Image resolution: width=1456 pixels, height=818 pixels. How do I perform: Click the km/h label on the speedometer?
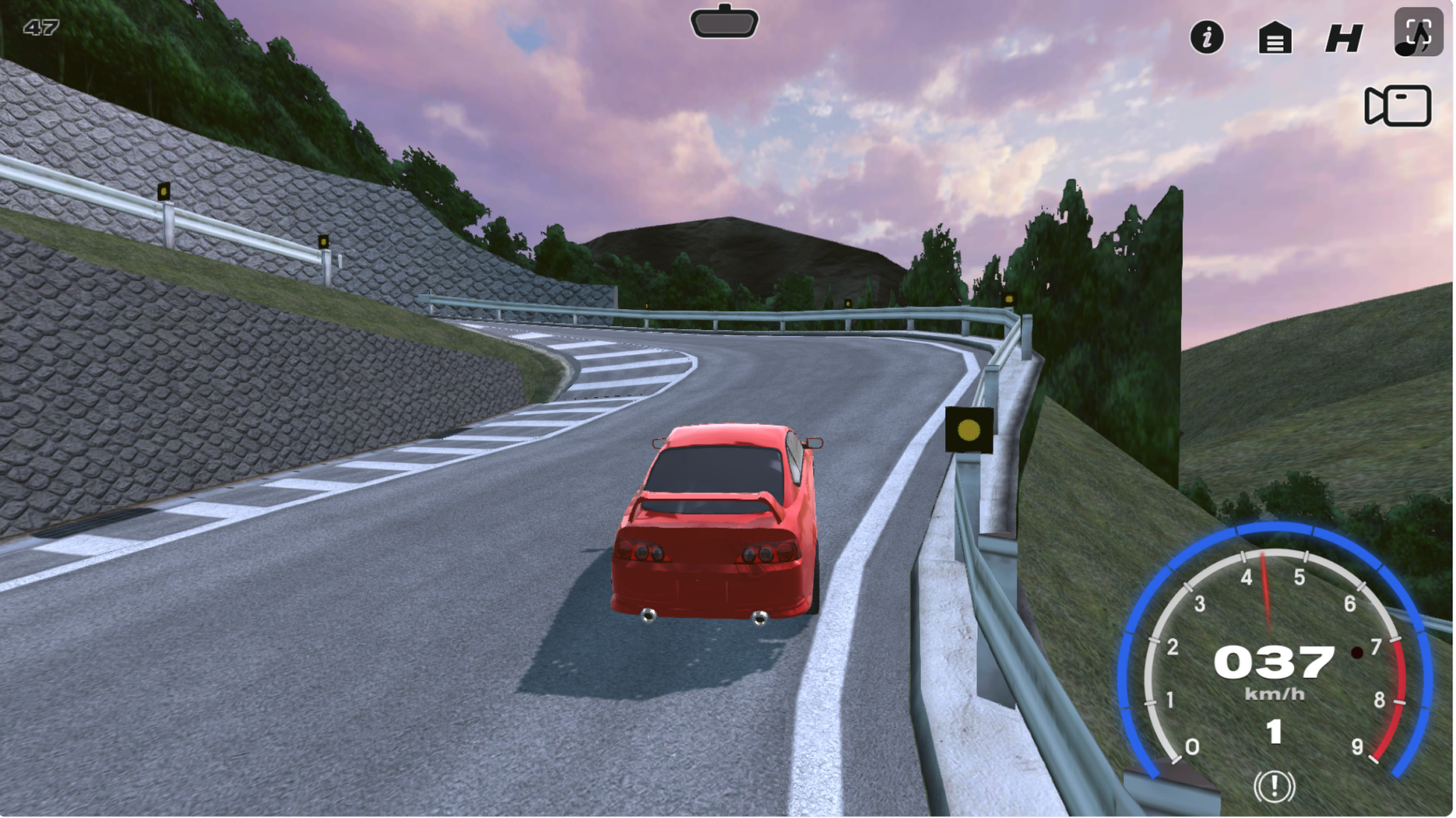[x=1274, y=693]
